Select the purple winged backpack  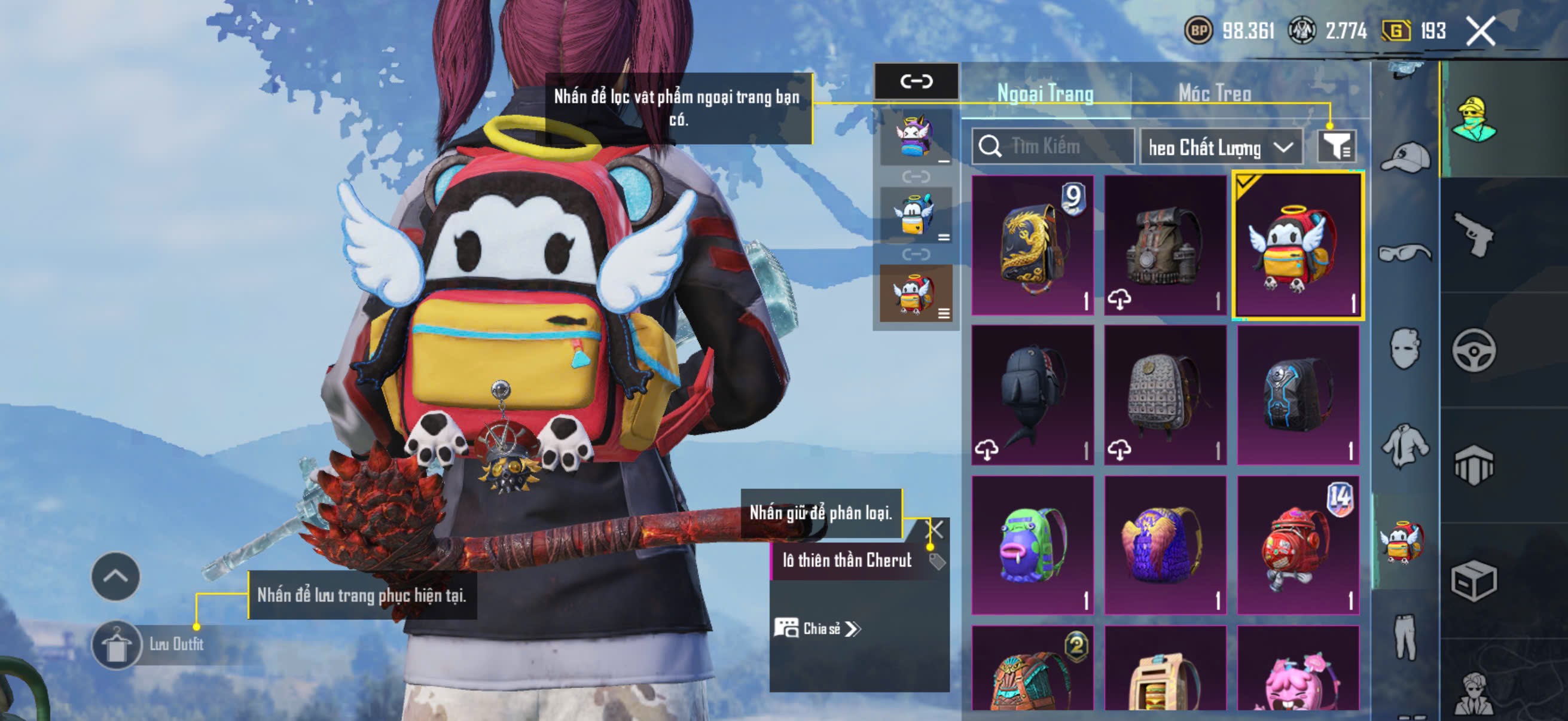(1164, 546)
